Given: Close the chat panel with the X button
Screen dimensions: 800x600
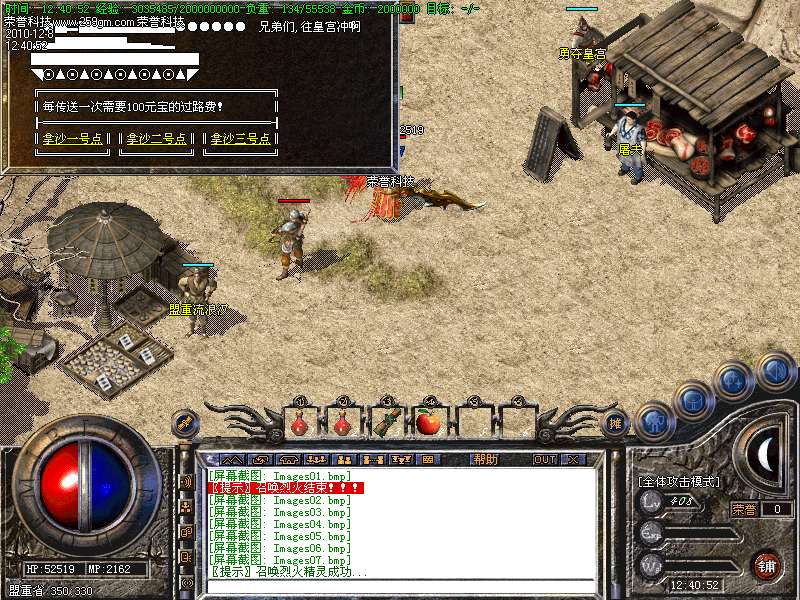Looking at the screenshot, I should (573, 459).
